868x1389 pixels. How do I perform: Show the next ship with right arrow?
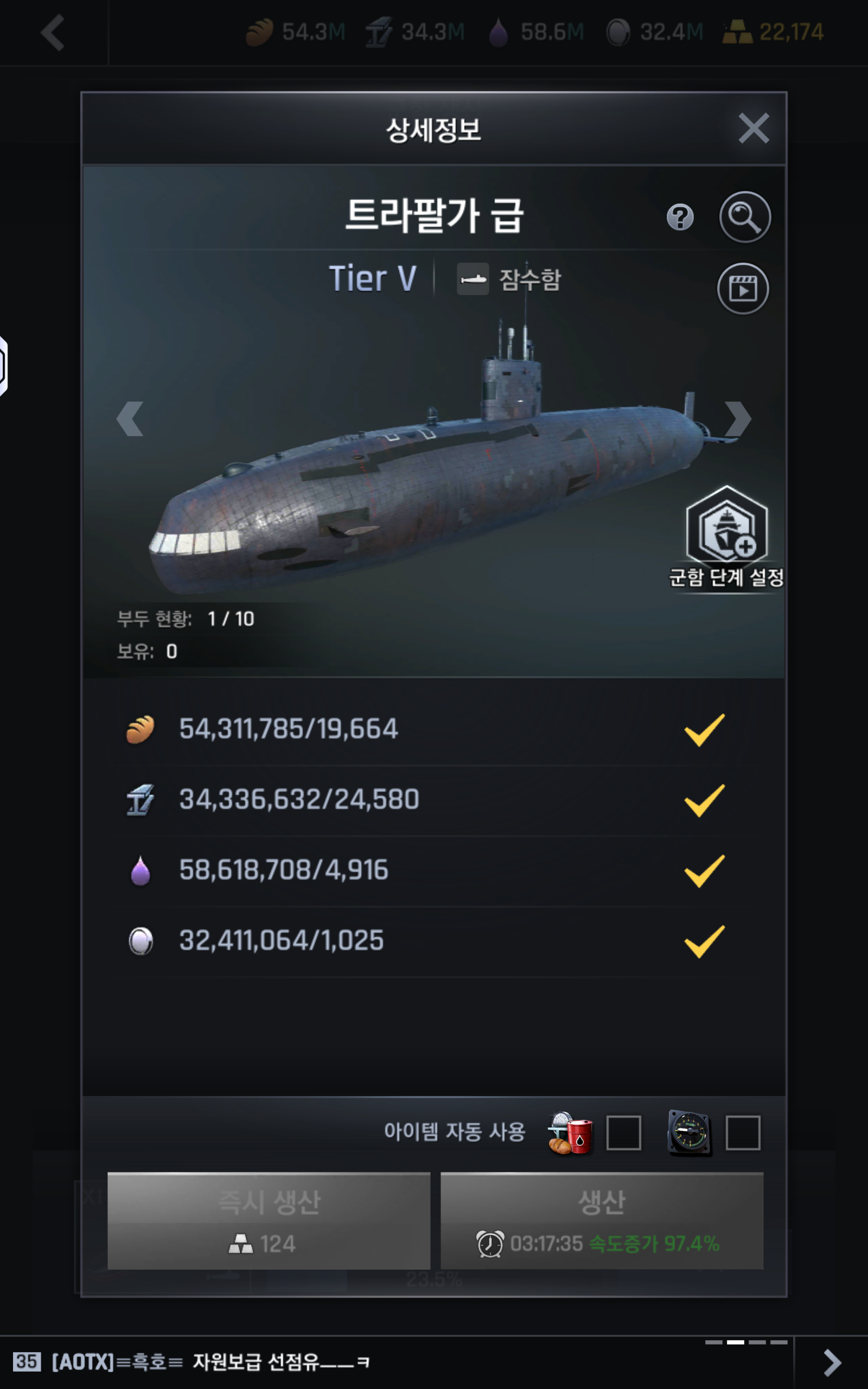737,419
